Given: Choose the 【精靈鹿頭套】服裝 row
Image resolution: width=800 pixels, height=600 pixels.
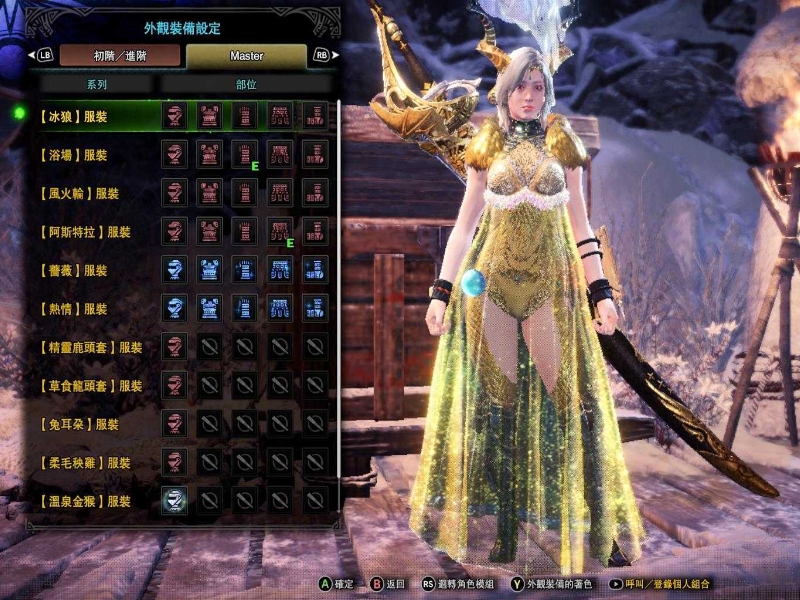Looking at the screenshot, I should [88, 348].
